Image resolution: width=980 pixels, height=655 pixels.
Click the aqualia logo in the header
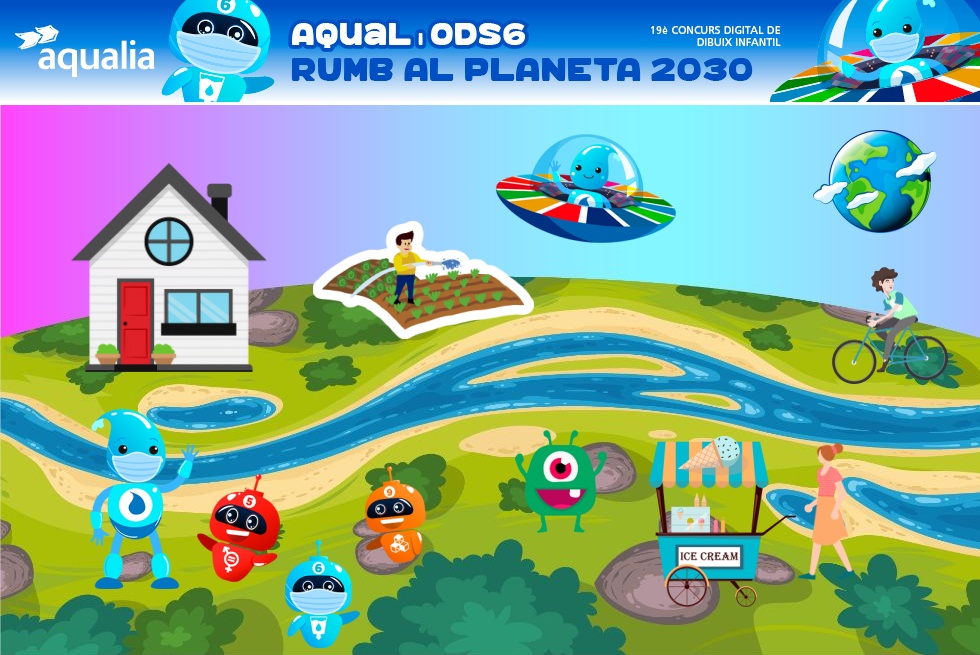click(85, 51)
